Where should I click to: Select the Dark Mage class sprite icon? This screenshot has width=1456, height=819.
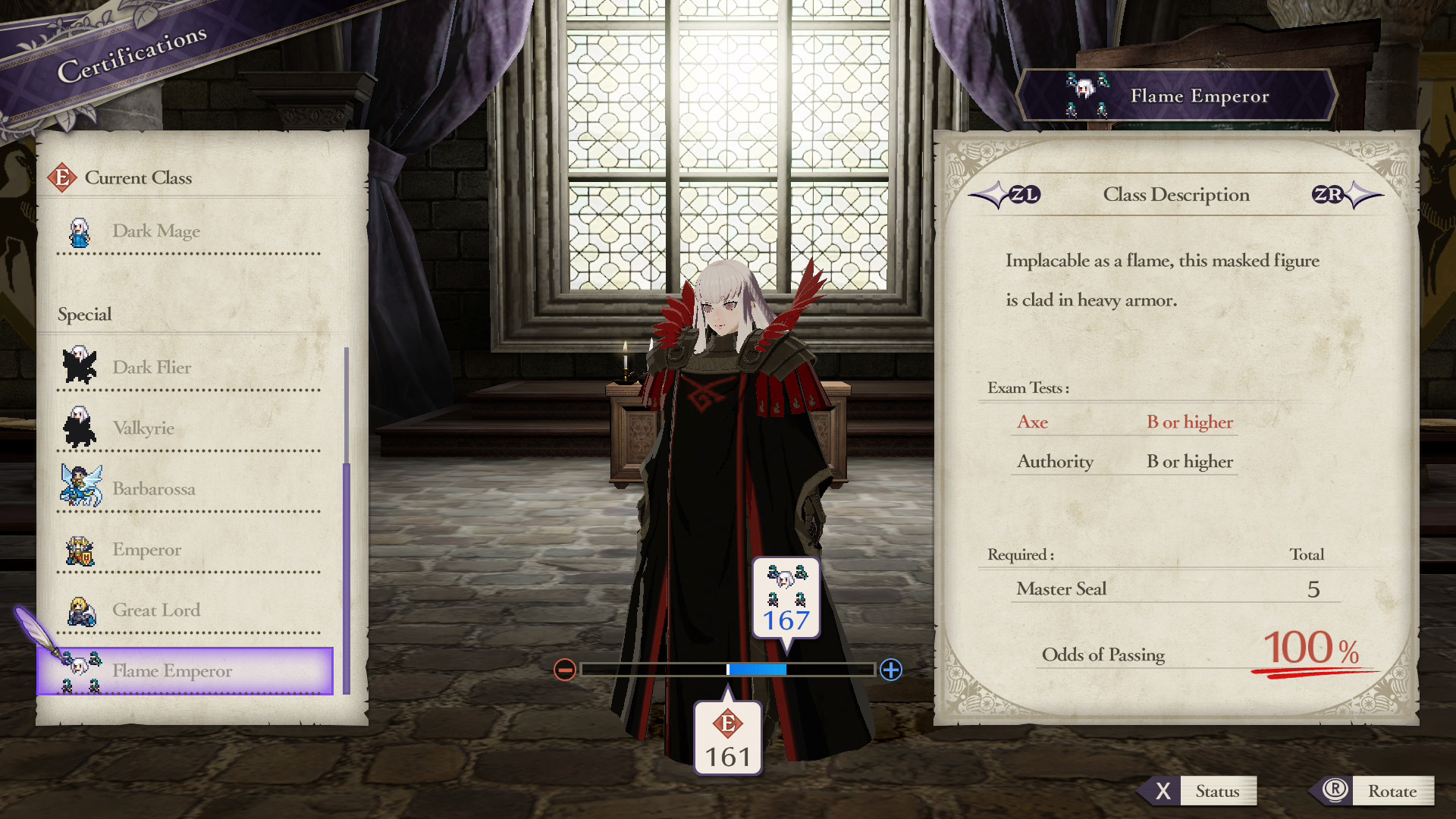[x=78, y=231]
